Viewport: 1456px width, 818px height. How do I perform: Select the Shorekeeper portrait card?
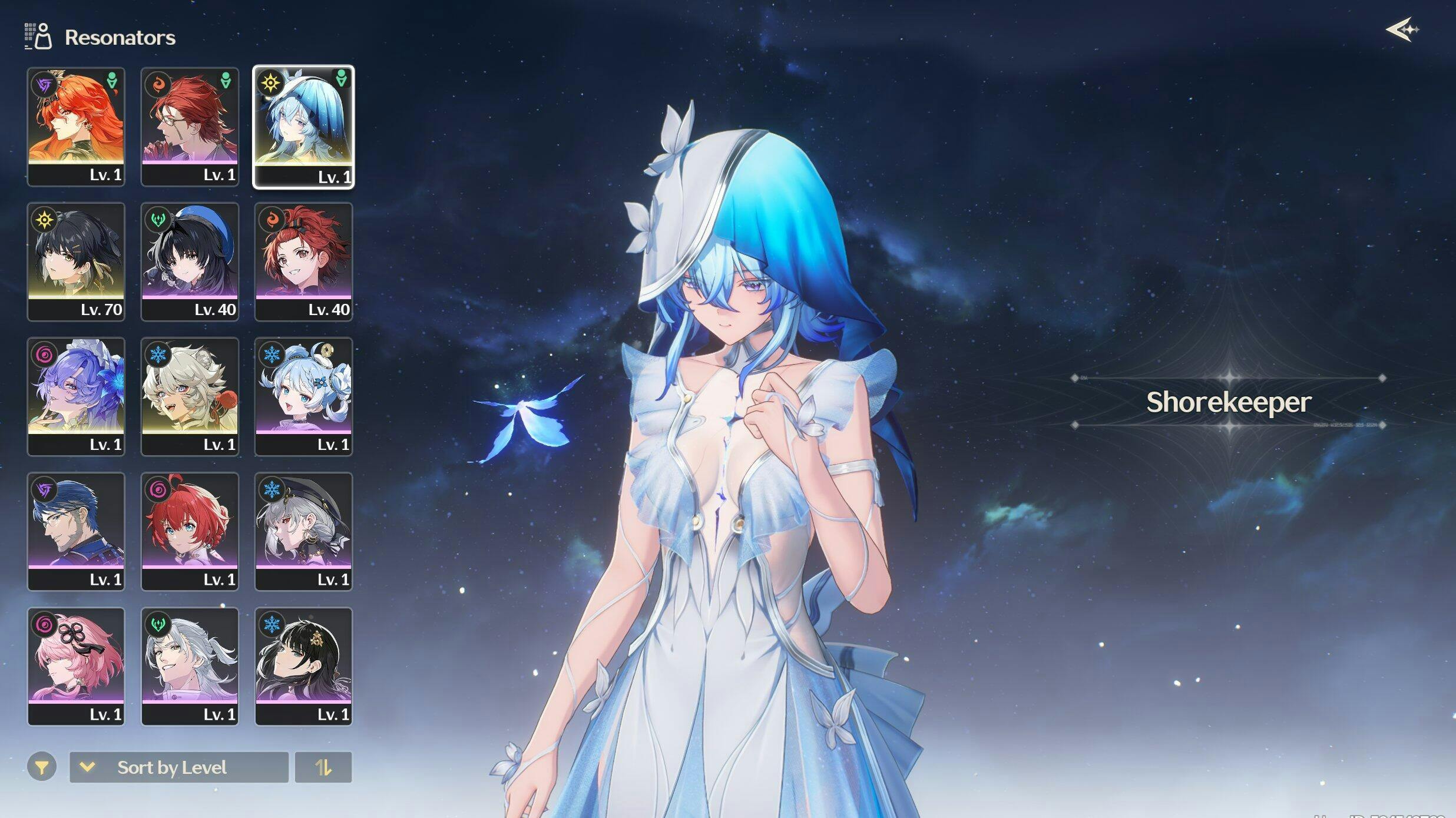point(303,126)
